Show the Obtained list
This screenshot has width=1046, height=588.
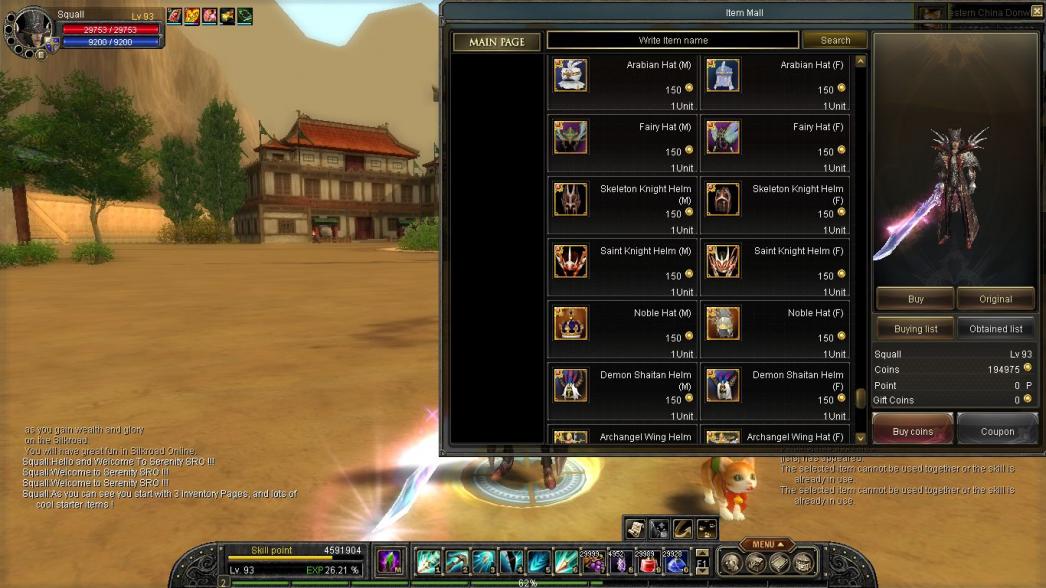995,329
